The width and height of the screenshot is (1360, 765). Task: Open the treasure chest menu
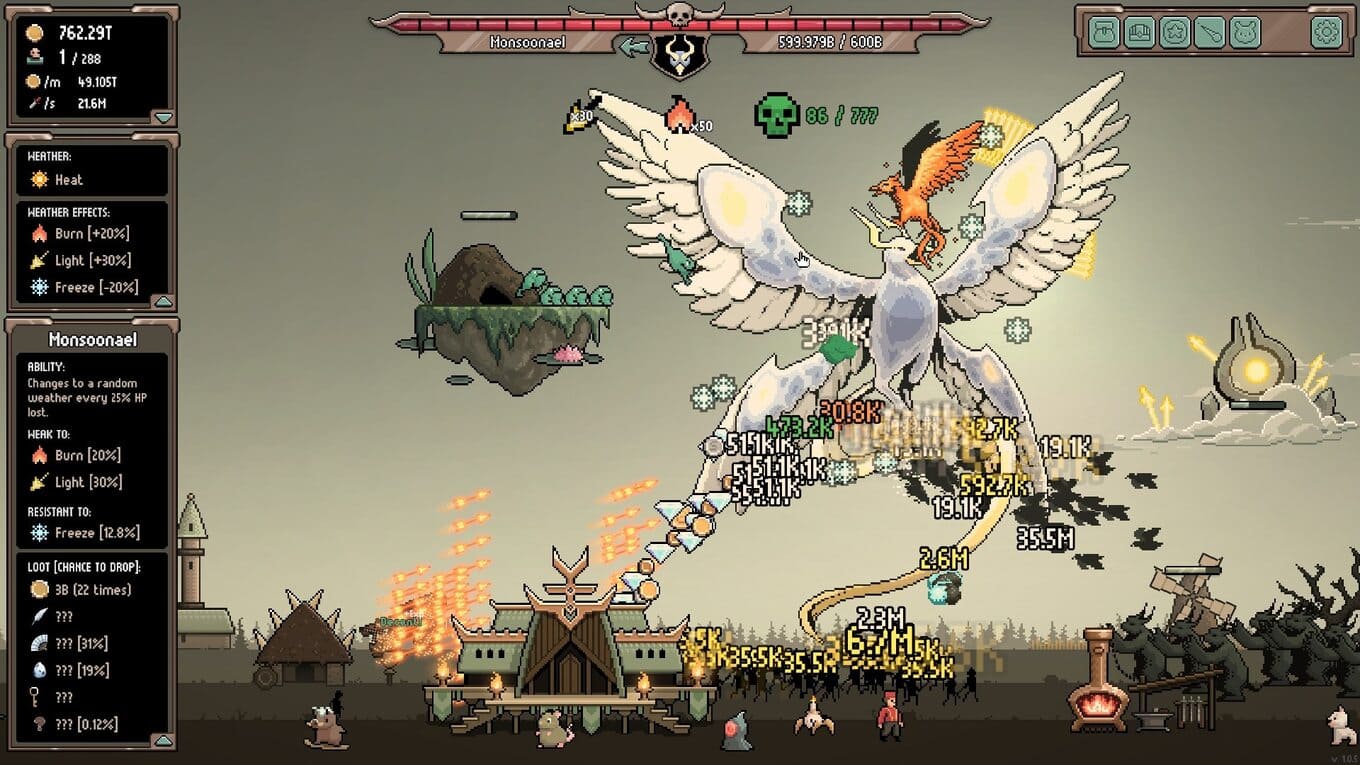1139,33
